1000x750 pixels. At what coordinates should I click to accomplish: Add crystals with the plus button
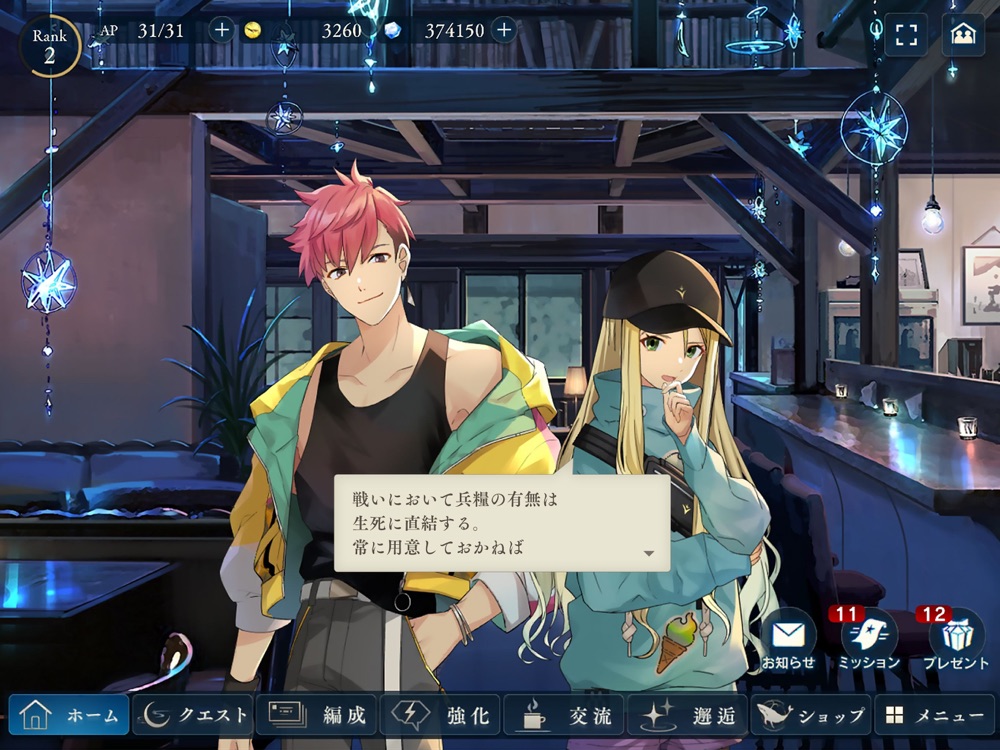503,30
